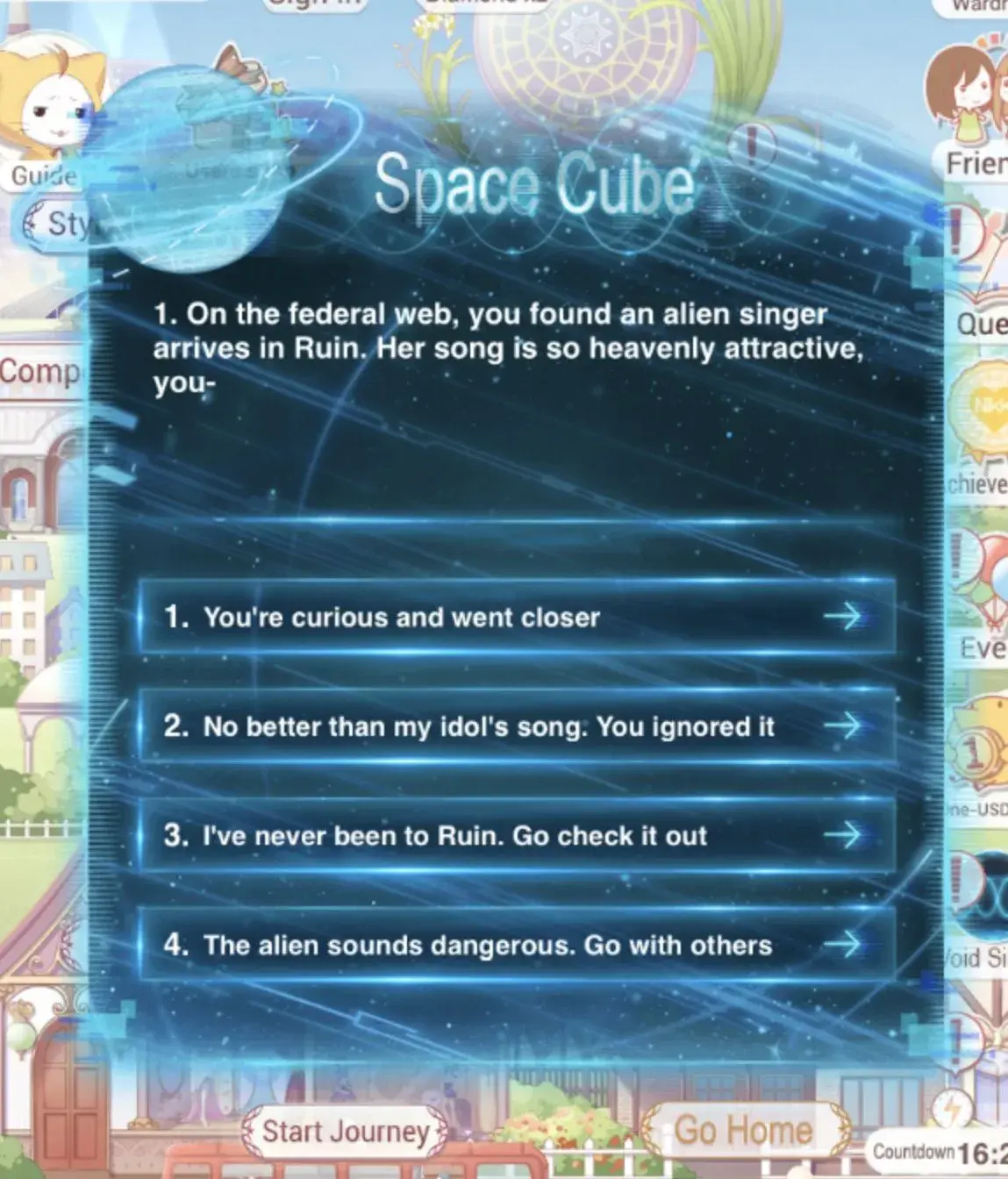Pick "I've never been to Ruin" option
The height and width of the screenshot is (1179, 1008).
(516, 835)
